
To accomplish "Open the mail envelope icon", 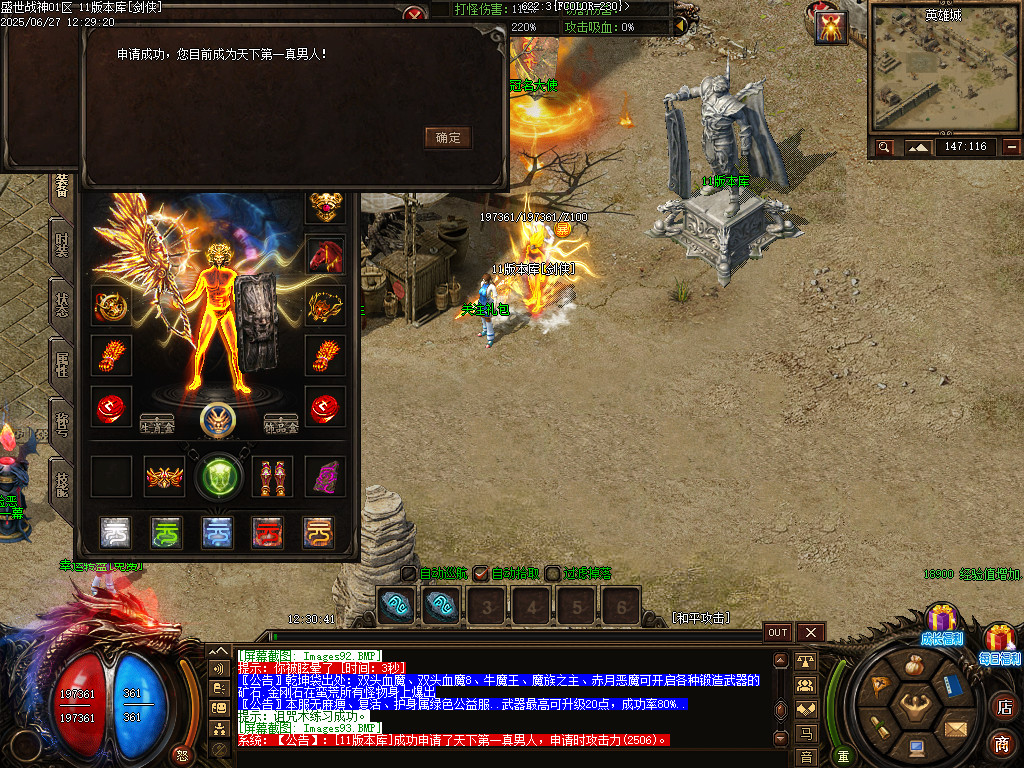I will tap(957, 728).
